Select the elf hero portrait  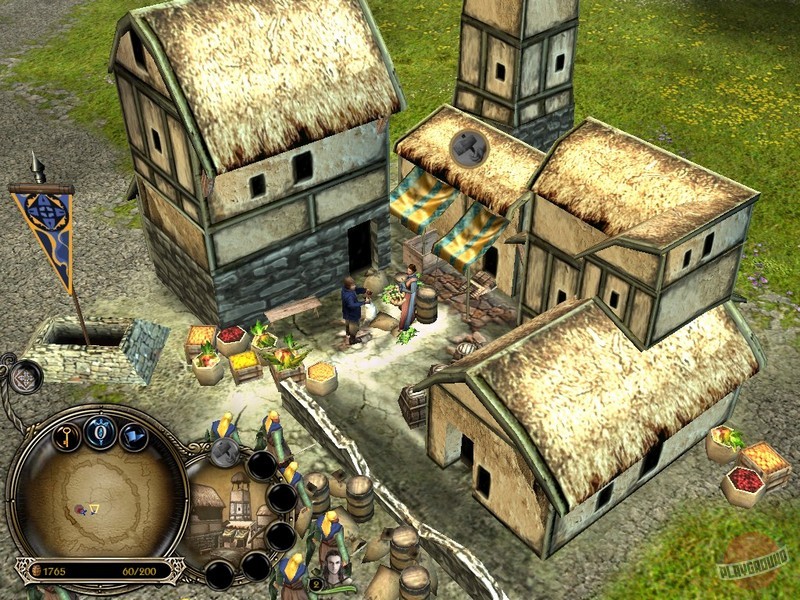(333, 565)
